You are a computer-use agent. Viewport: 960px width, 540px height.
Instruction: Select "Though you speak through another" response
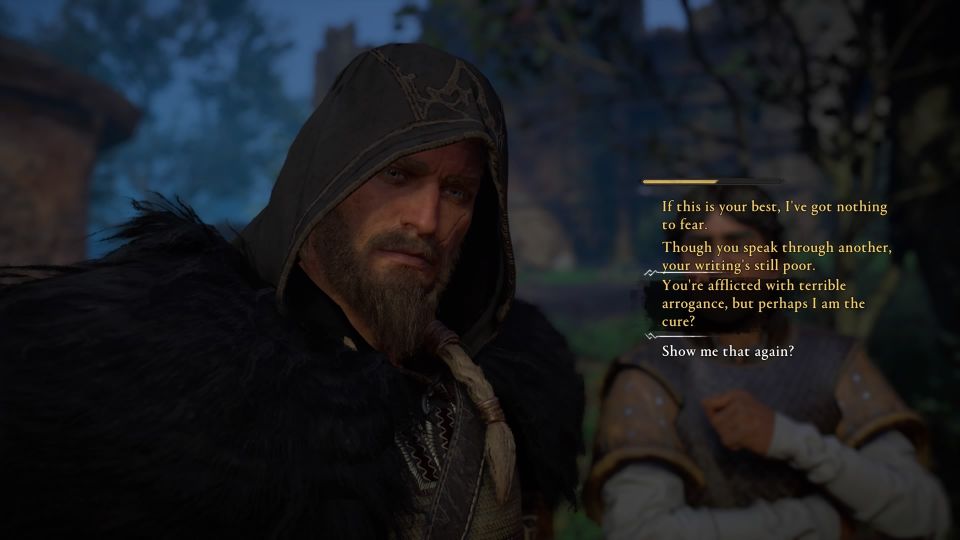[x=776, y=256]
